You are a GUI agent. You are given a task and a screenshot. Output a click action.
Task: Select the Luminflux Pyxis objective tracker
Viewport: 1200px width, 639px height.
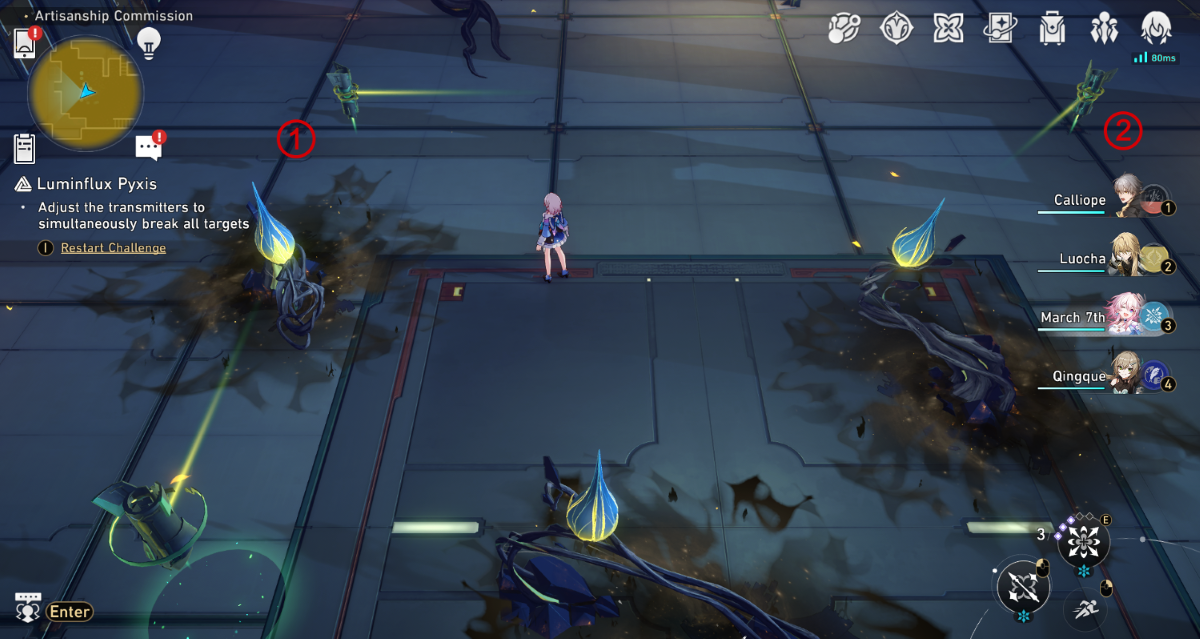(x=97, y=184)
